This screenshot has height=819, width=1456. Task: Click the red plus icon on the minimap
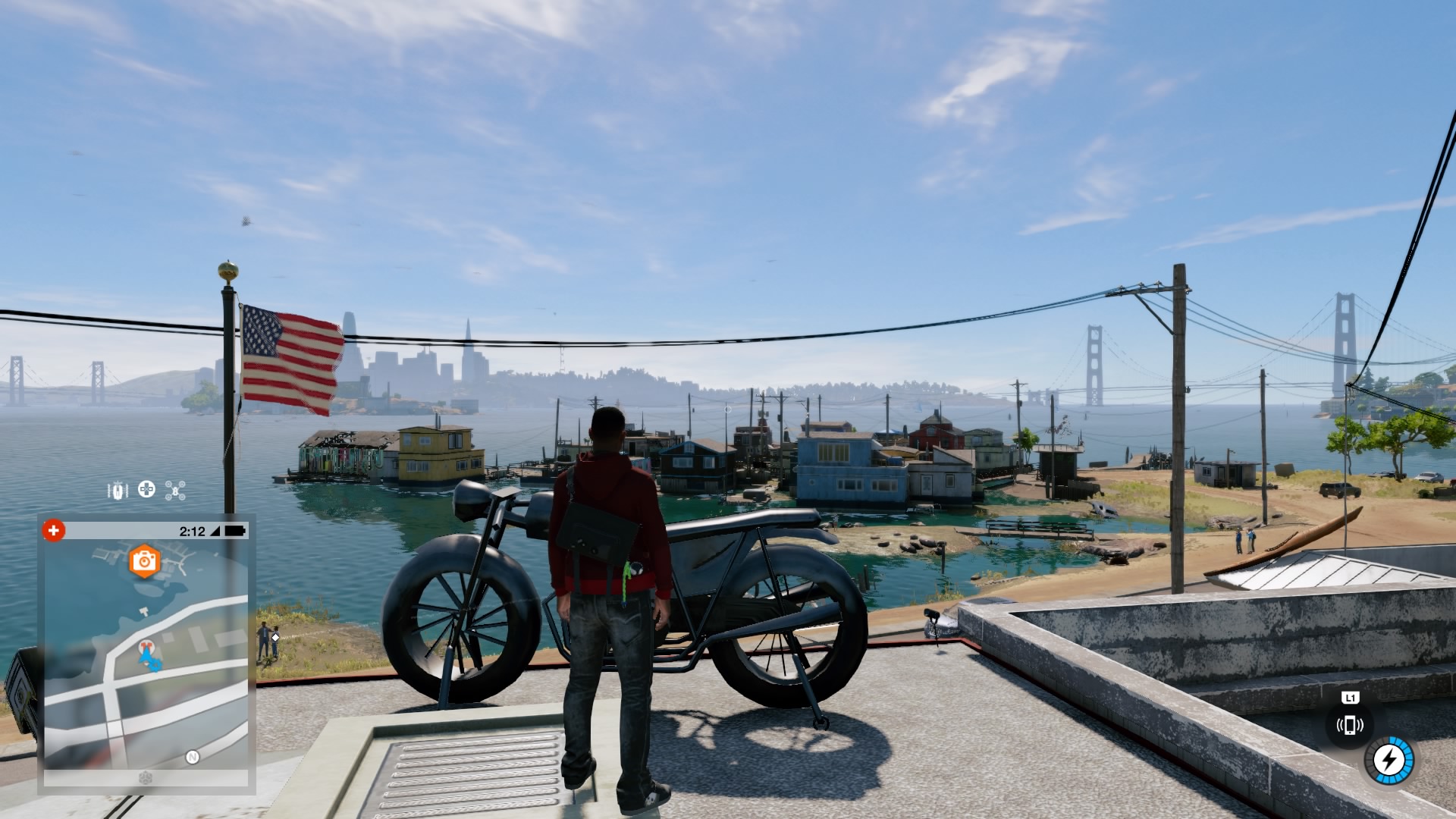point(53,530)
